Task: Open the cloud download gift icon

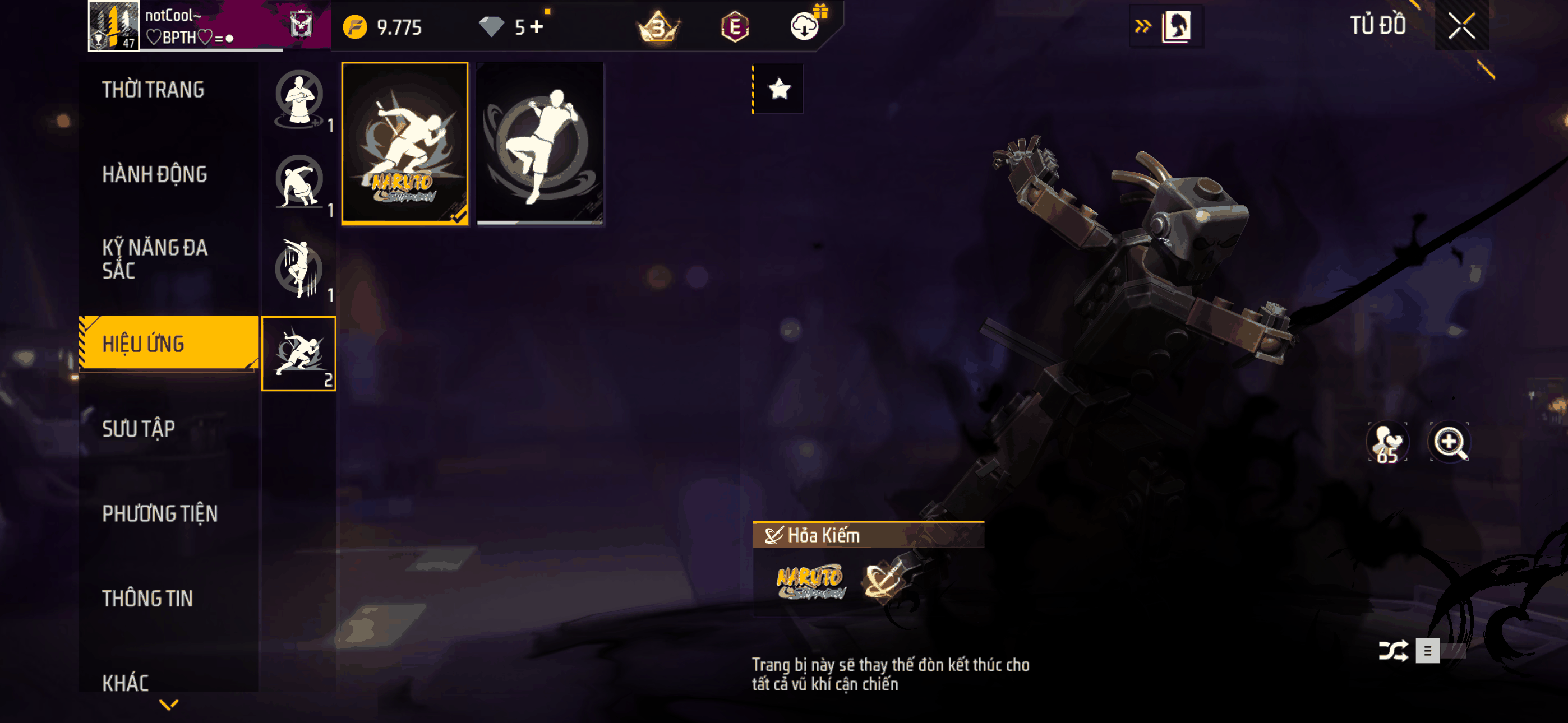Action: pyautogui.click(x=805, y=26)
